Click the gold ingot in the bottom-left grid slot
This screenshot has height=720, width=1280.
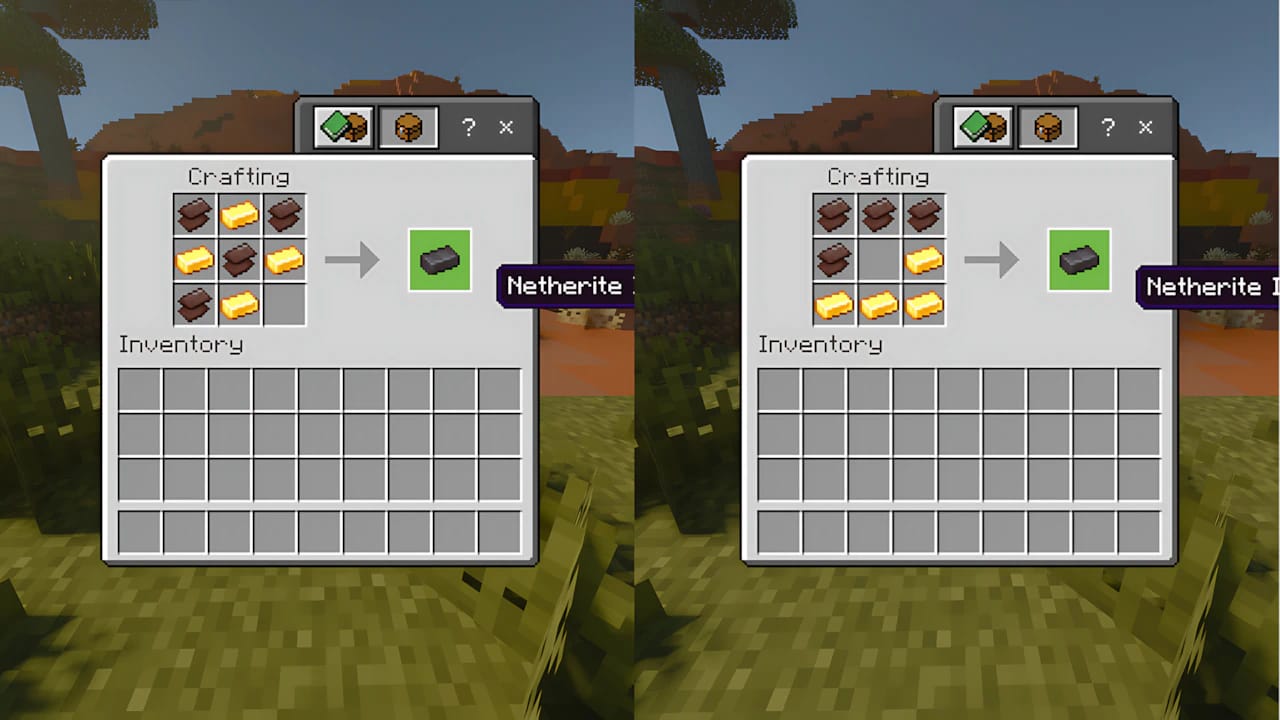point(834,304)
